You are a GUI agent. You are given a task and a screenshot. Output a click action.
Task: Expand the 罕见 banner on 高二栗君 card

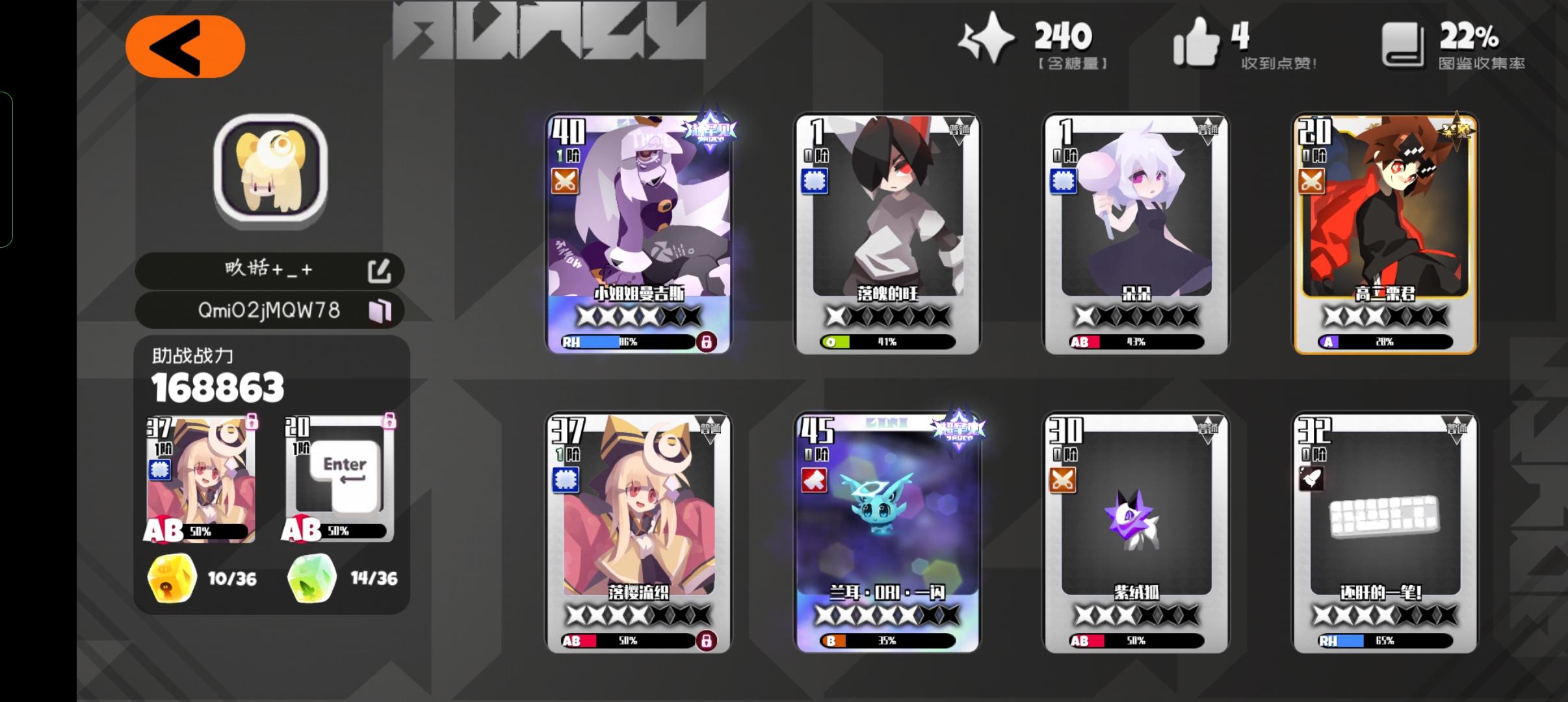(1457, 130)
